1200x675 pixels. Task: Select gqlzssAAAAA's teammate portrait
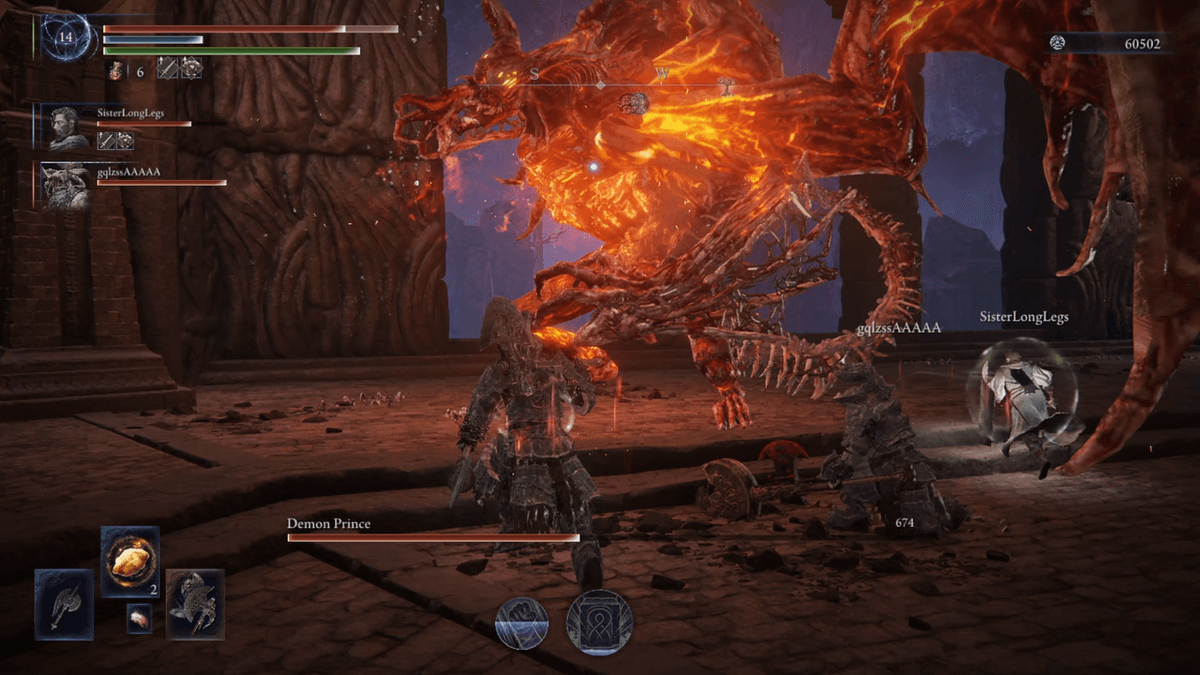click(x=68, y=186)
